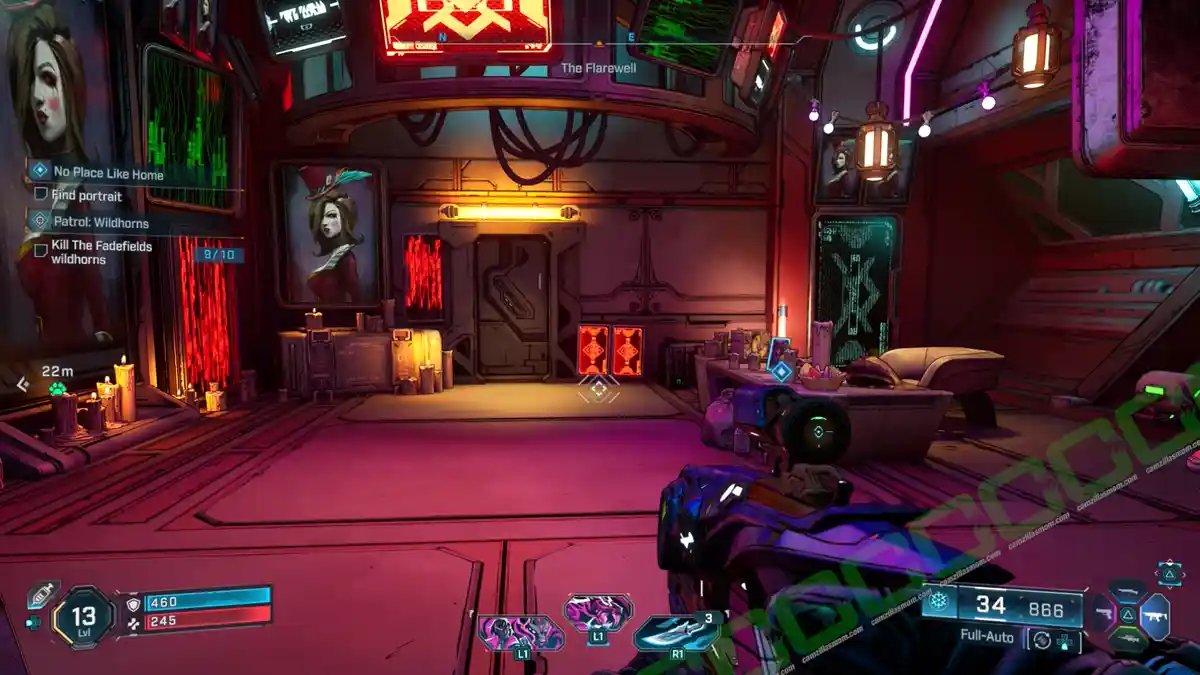Equip the assault rifle weapon slot

(x=1155, y=613)
